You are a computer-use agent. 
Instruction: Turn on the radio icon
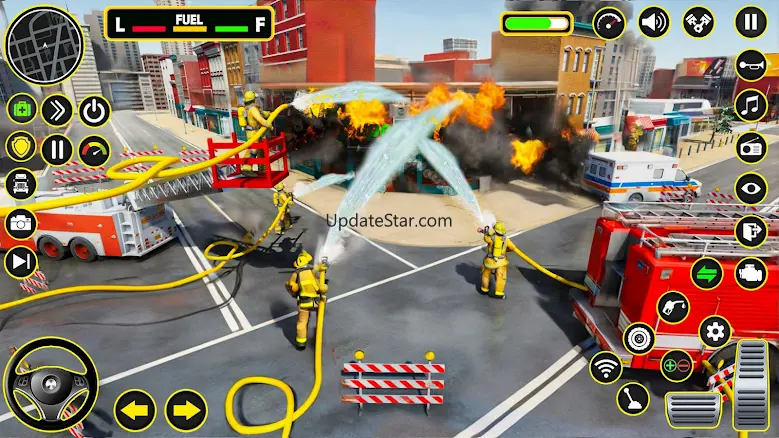coord(750,147)
